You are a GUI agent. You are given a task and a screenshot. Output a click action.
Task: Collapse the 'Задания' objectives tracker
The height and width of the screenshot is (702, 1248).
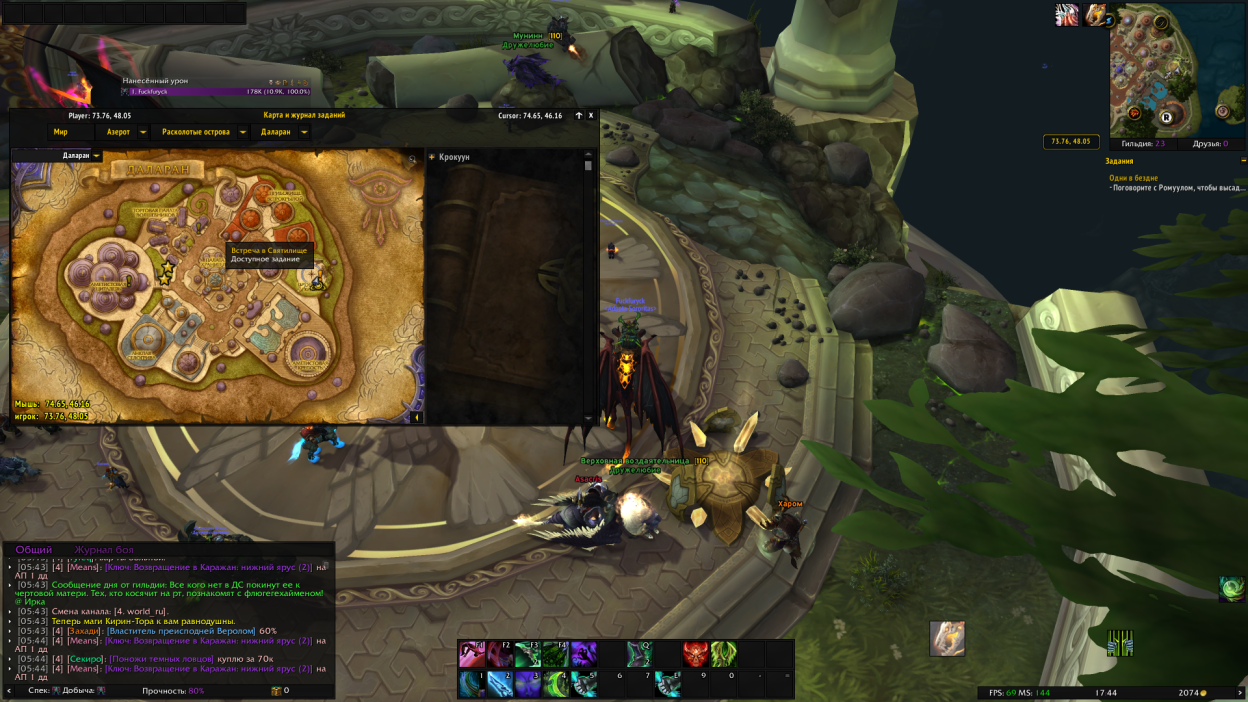point(1243,160)
